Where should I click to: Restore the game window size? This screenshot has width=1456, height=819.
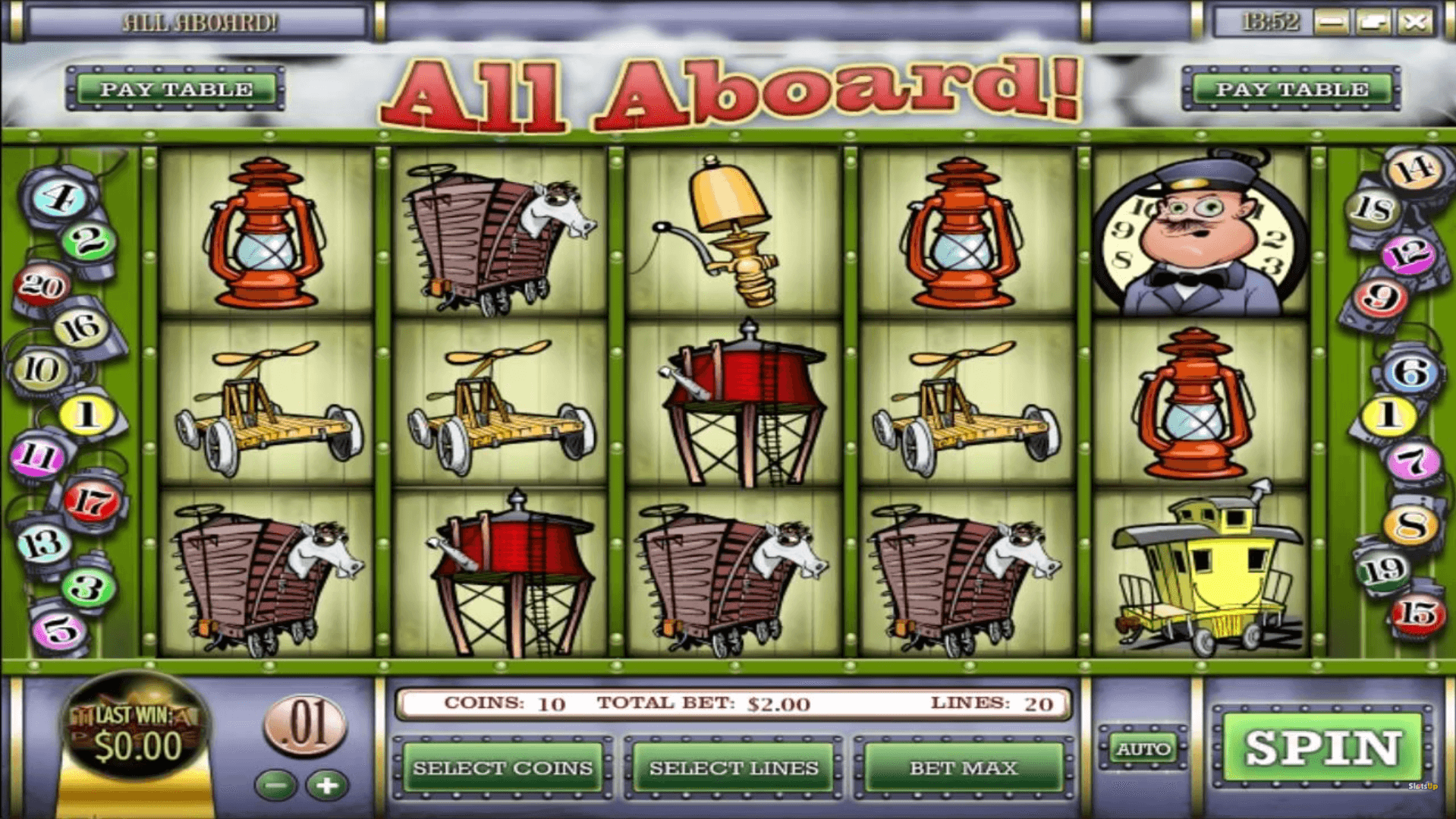(x=1373, y=22)
